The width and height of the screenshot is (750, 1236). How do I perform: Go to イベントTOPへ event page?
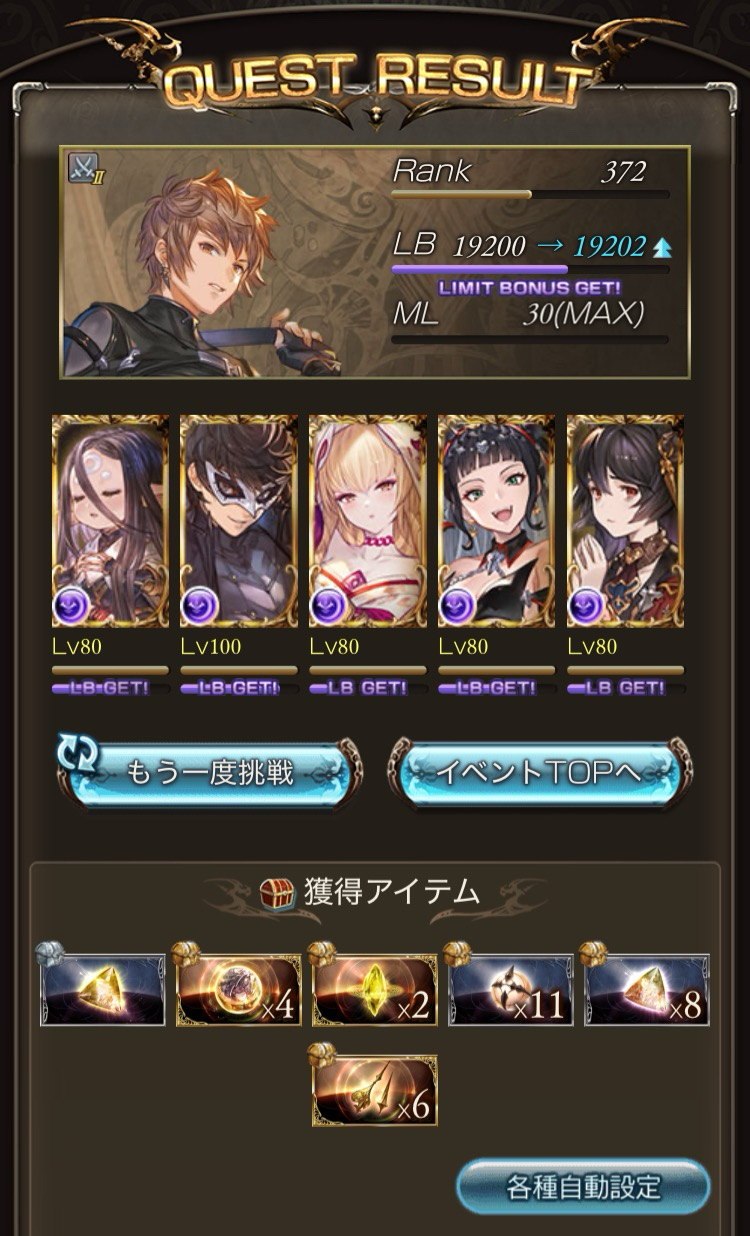point(540,773)
